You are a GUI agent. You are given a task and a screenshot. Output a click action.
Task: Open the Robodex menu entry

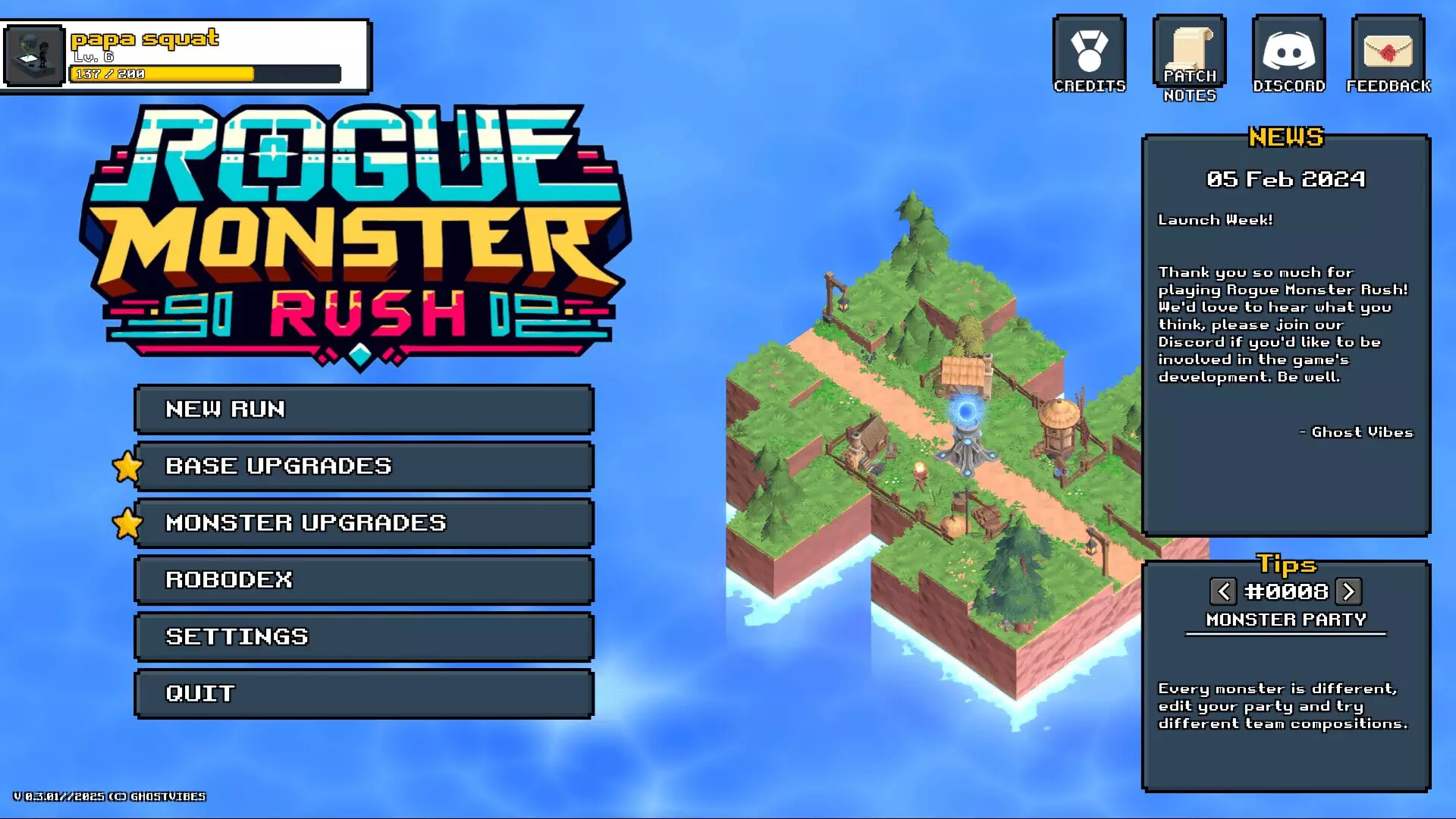[x=363, y=580]
